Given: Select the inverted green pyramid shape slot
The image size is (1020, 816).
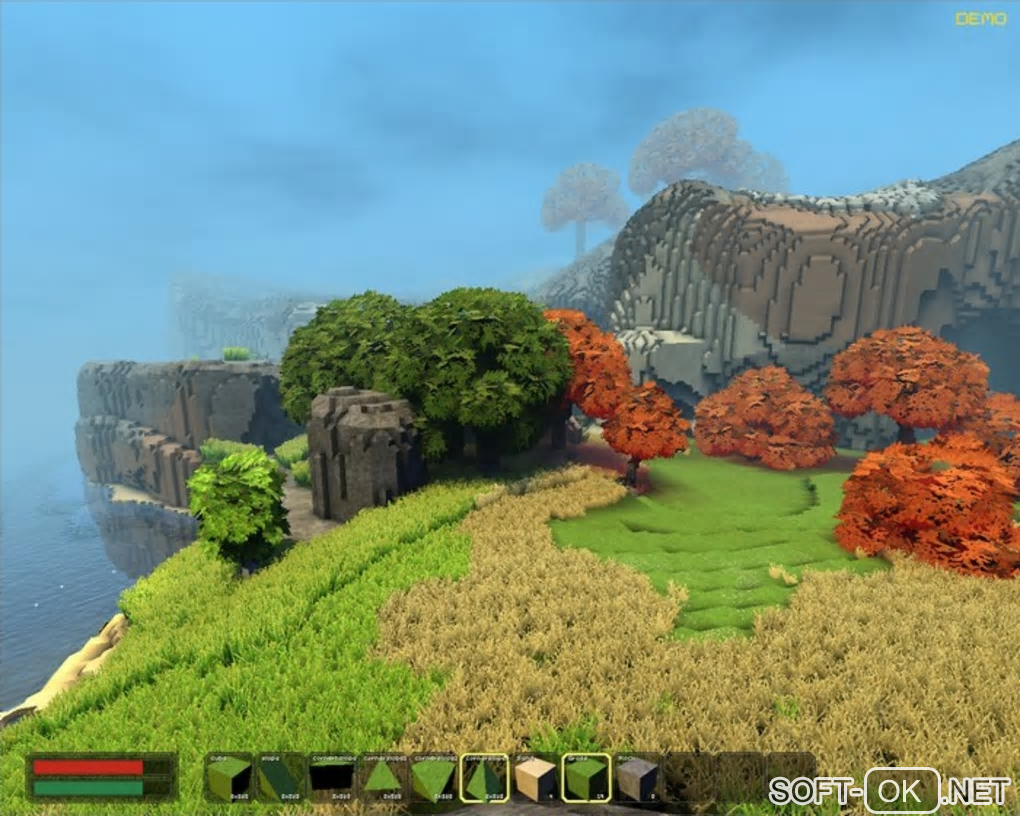Looking at the screenshot, I should click(433, 778).
